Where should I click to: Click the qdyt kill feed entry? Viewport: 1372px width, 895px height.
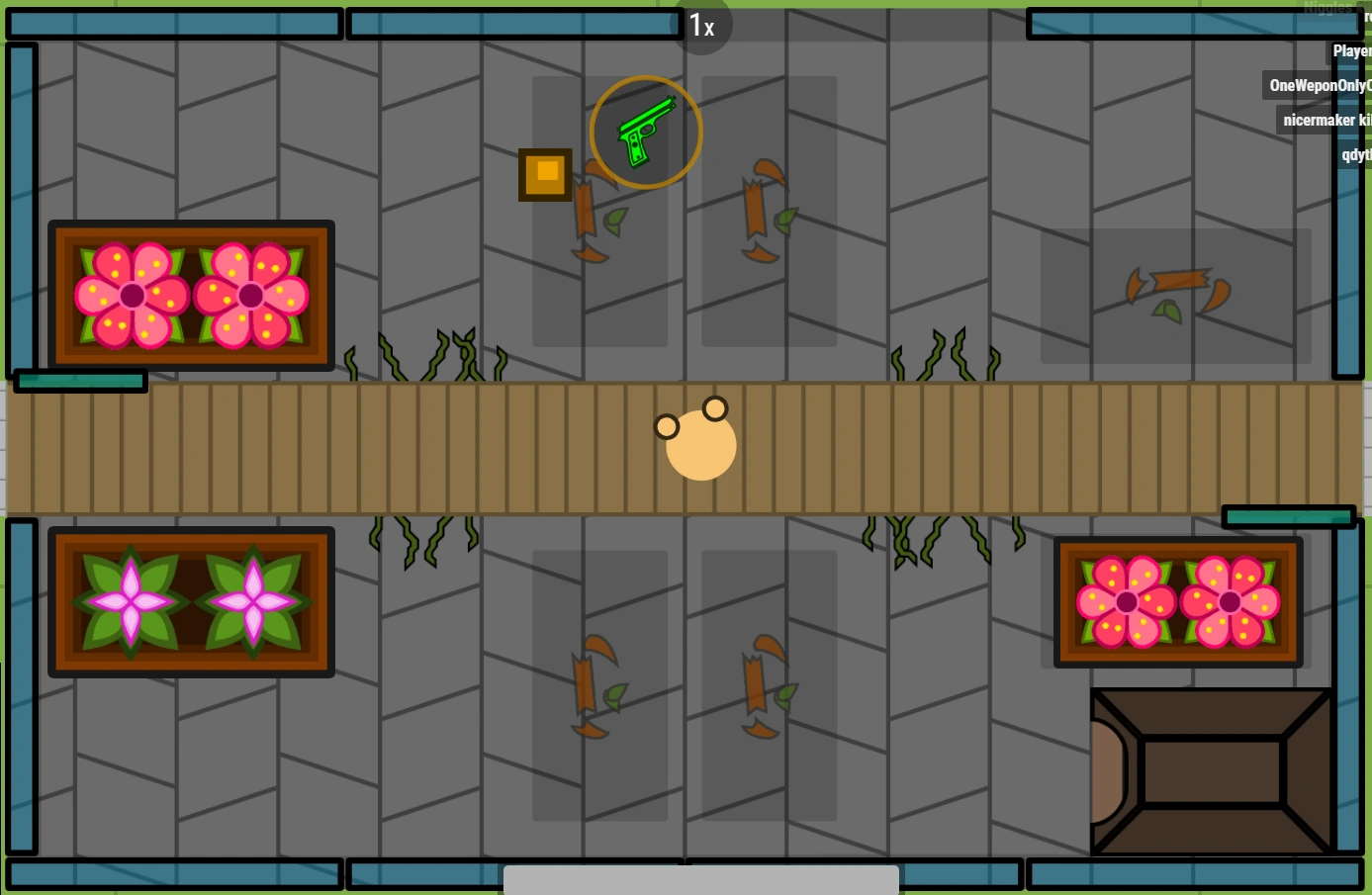[1353, 154]
